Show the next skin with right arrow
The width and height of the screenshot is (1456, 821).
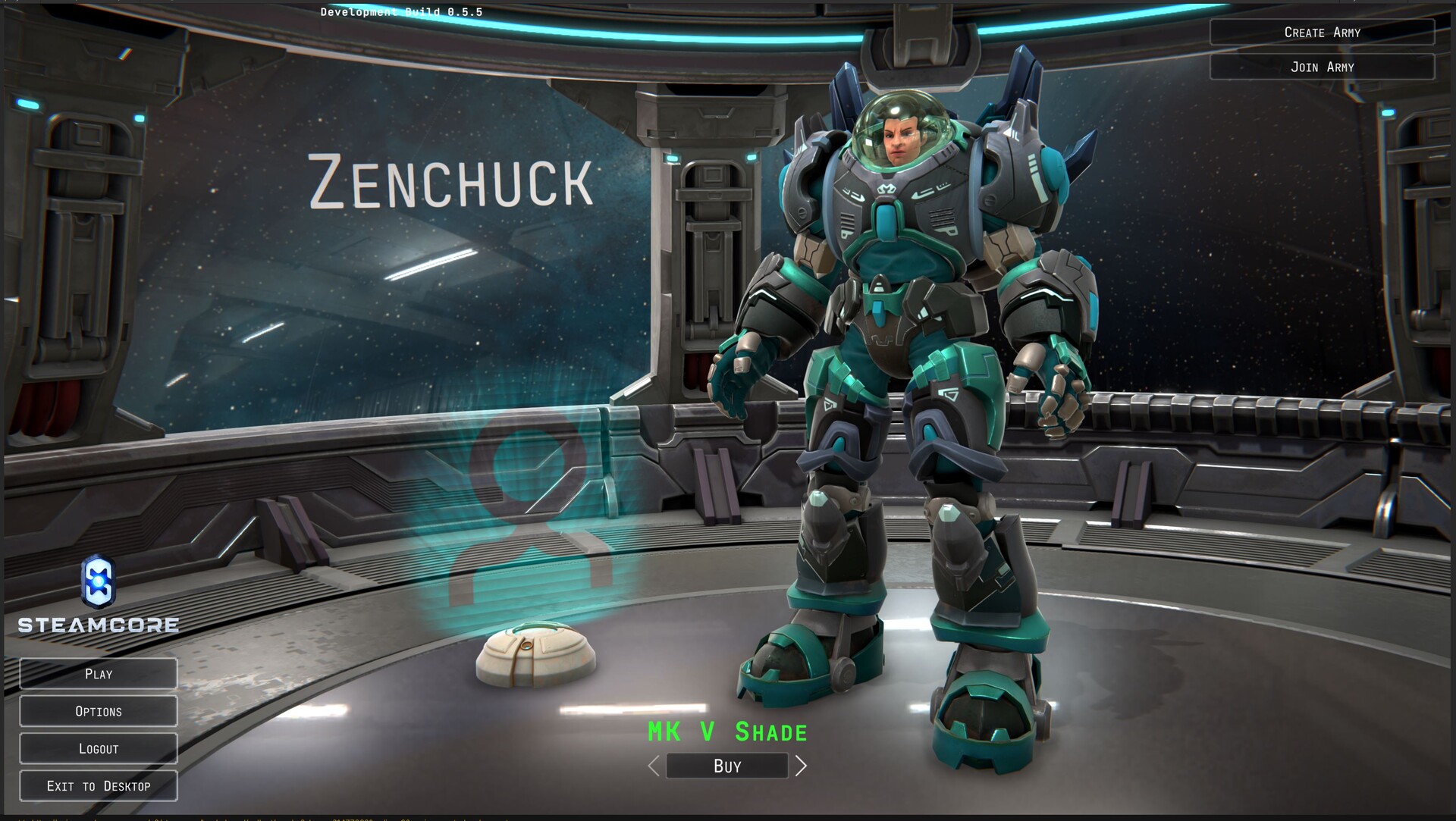pyautogui.click(x=801, y=766)
